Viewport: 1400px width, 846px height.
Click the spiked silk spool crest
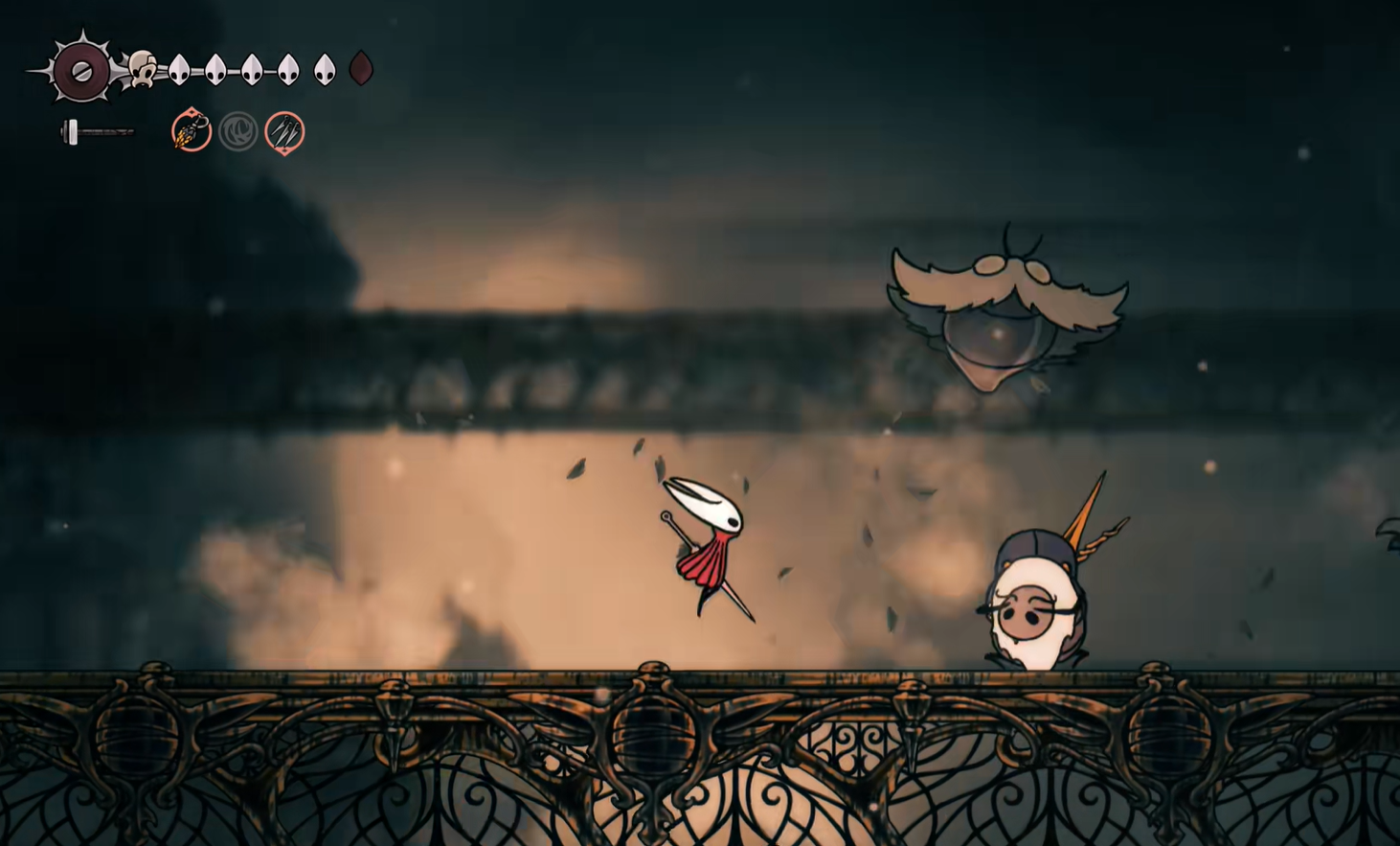tap(81, 70)
